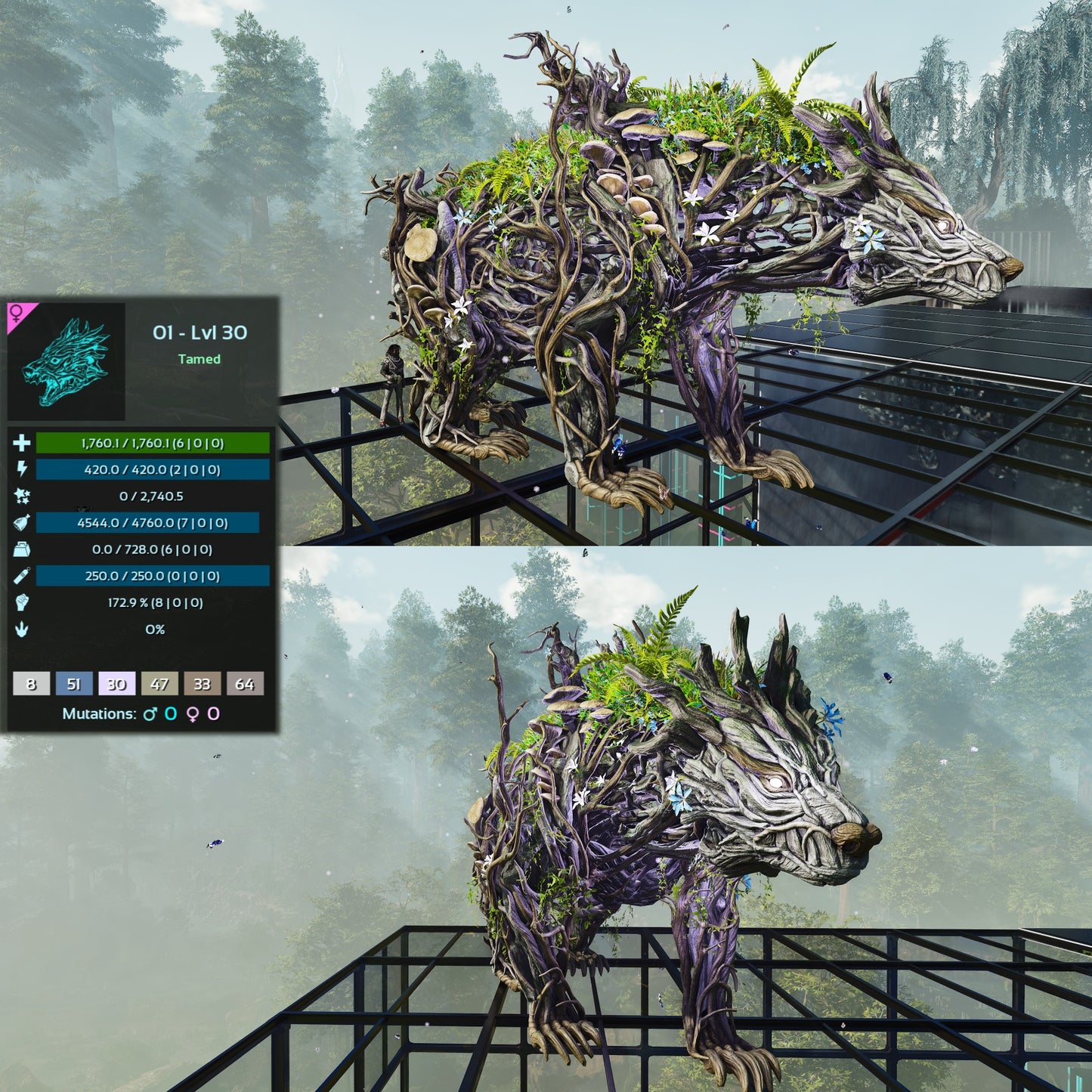
Task: Choose the lavender color swatch 30
Action: tap(116, 684)
